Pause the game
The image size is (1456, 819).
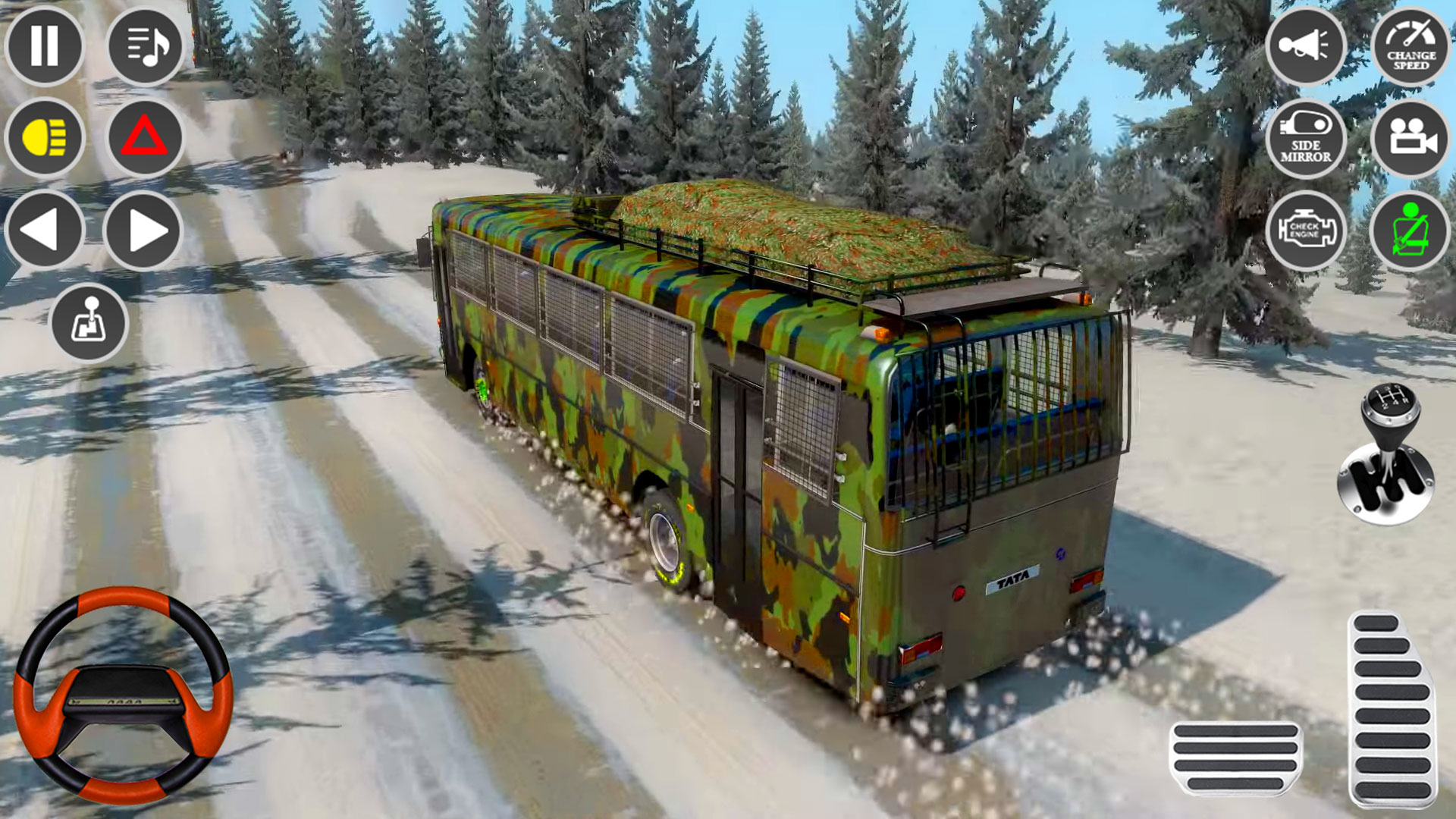(45, 47)
